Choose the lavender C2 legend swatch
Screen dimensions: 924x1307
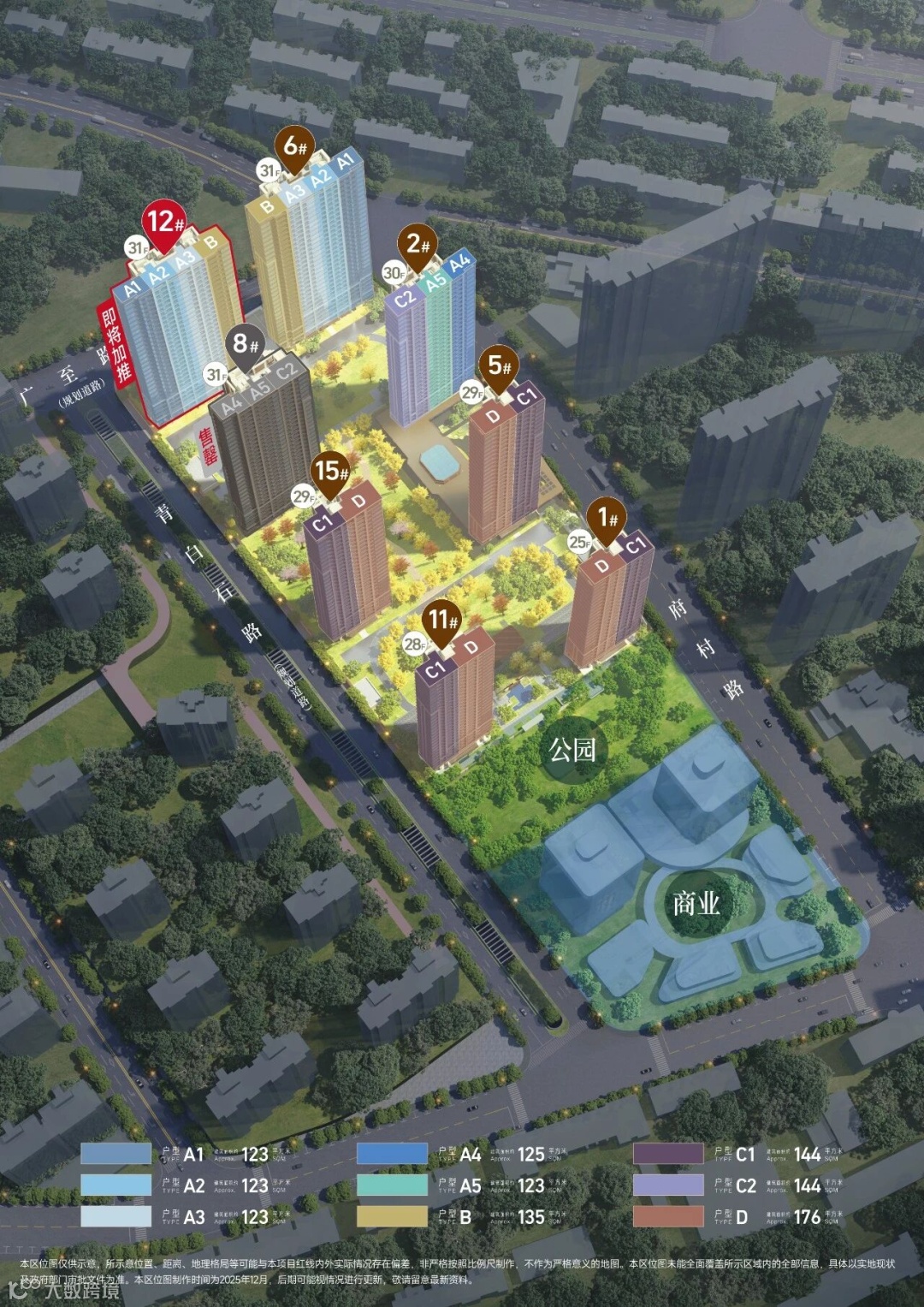668,1185
